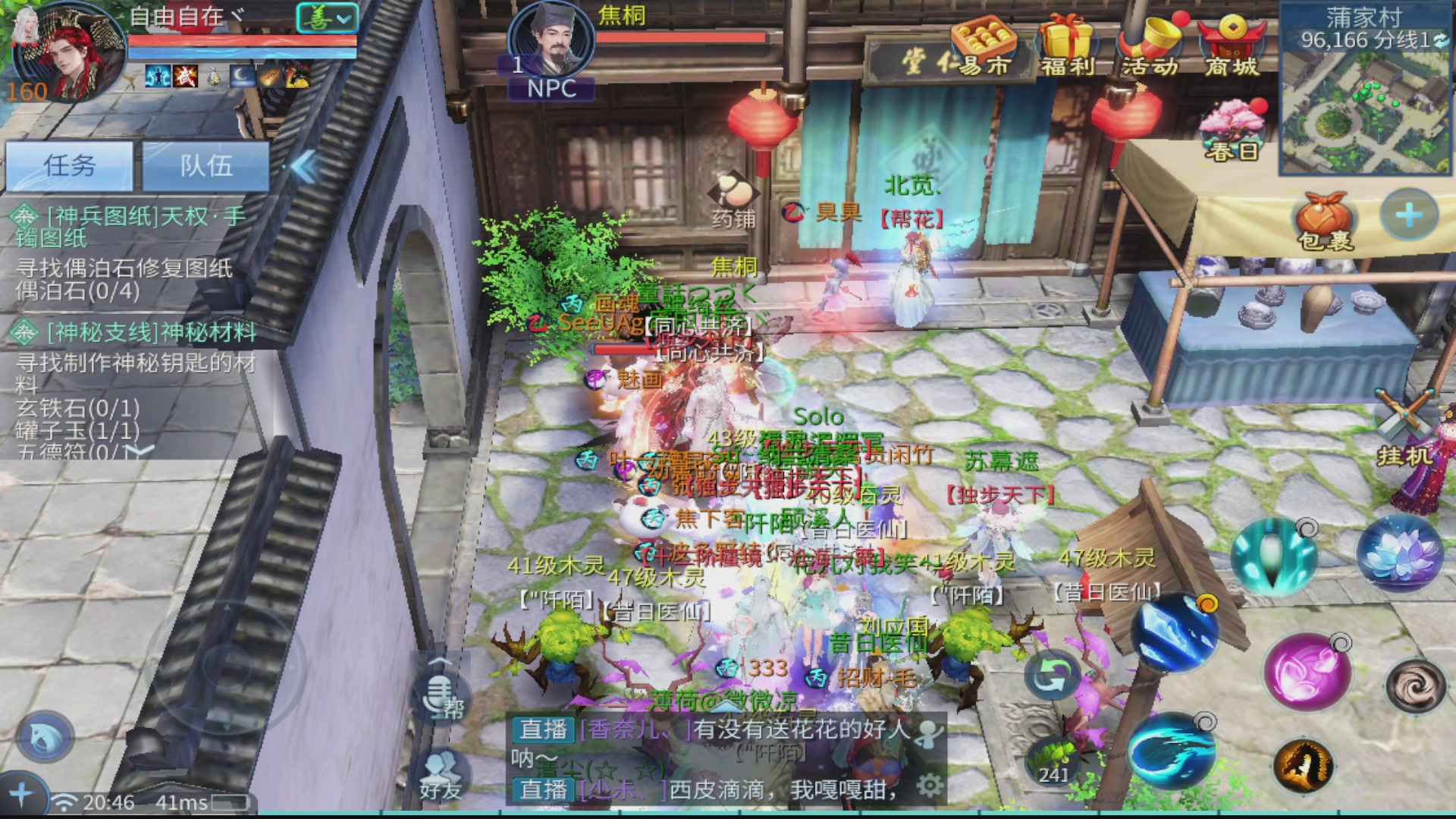Open the 易市 (Market) abacus icon
1456x819 pixels.
point(982,38)
